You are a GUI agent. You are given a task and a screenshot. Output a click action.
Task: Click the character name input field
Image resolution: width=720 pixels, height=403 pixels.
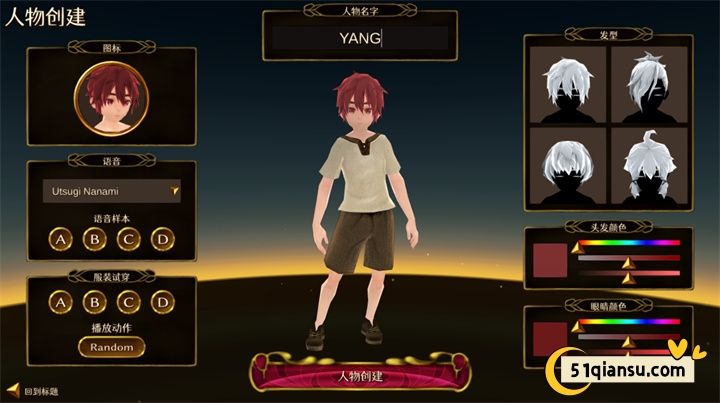360,39
